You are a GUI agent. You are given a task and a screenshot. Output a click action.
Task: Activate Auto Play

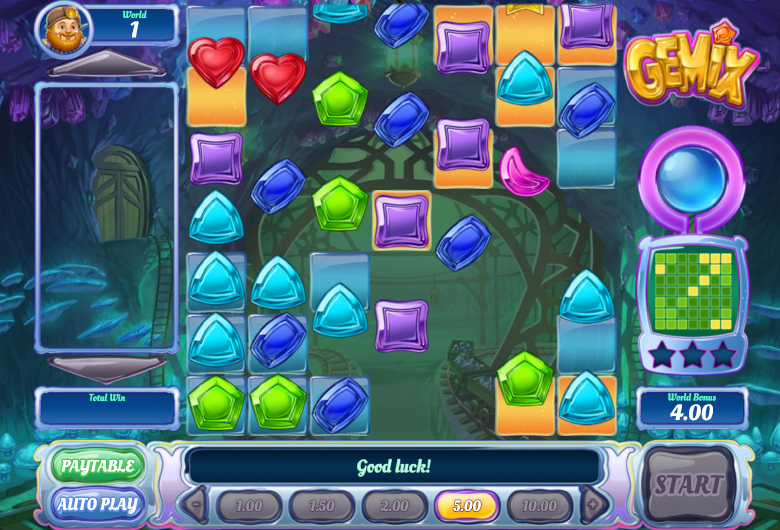98,503
